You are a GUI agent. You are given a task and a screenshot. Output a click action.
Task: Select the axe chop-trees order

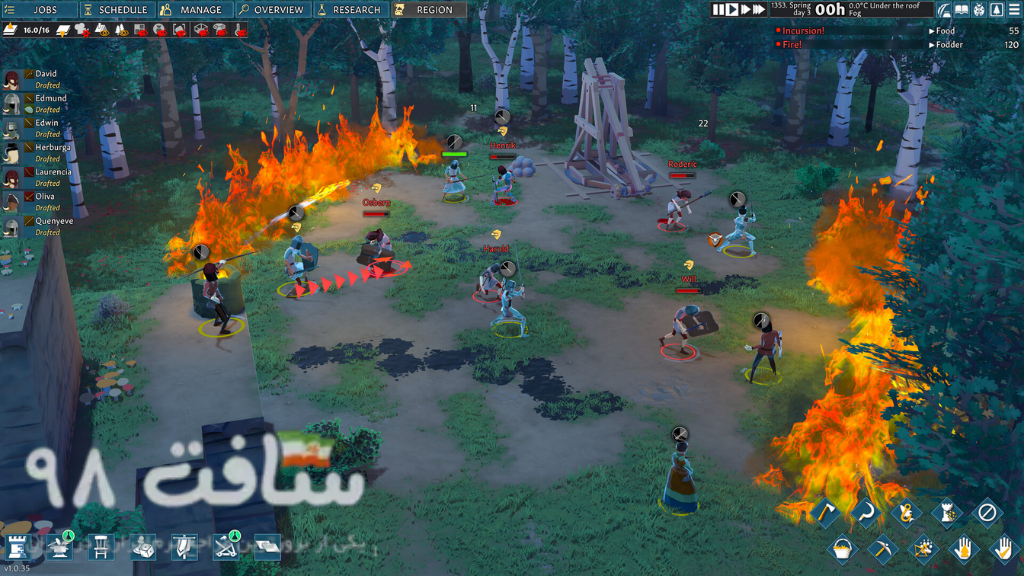pos(826,513)
